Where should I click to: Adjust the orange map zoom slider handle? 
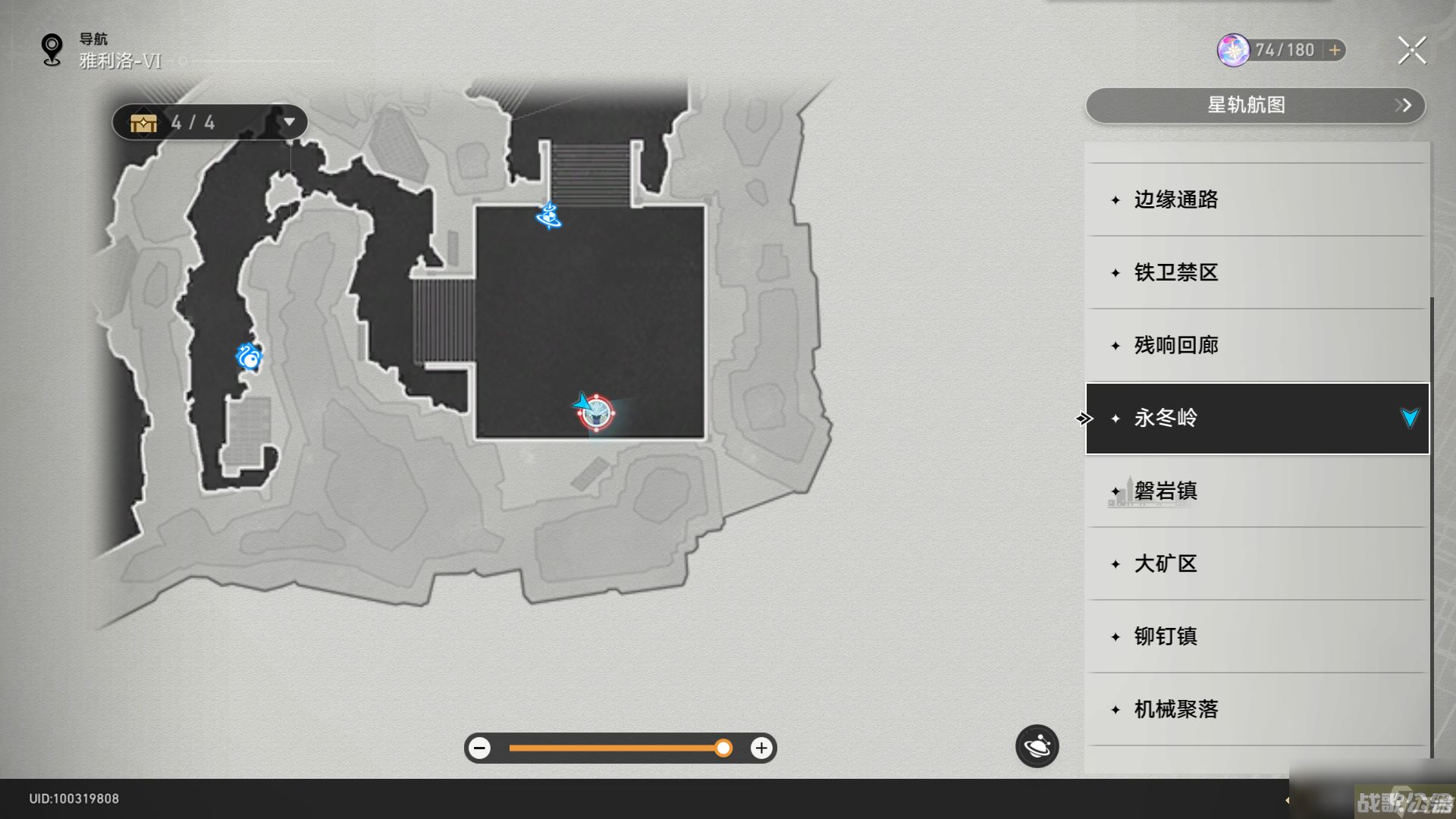click(723, 748)
